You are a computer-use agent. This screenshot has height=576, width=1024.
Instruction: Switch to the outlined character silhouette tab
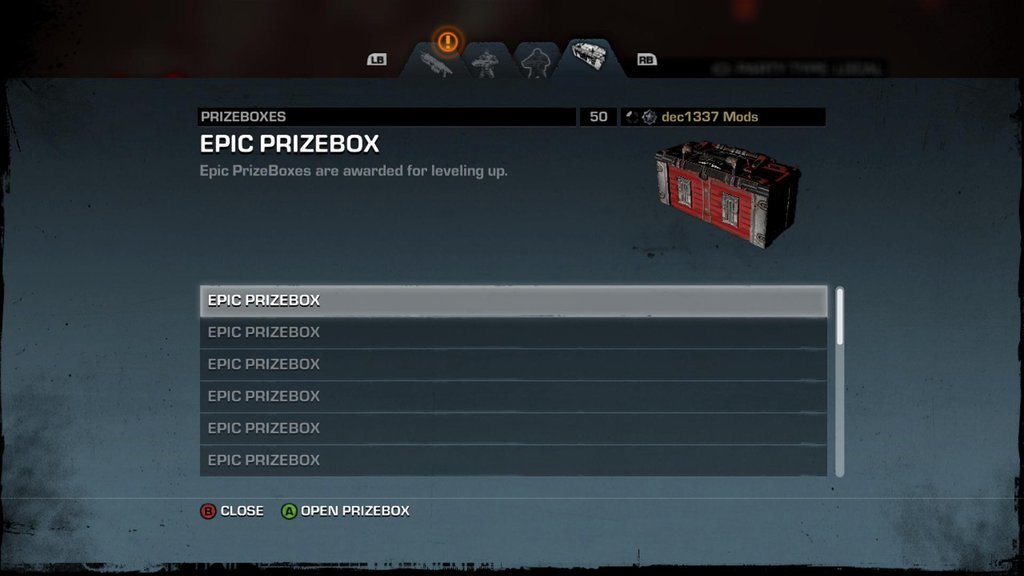534,62
